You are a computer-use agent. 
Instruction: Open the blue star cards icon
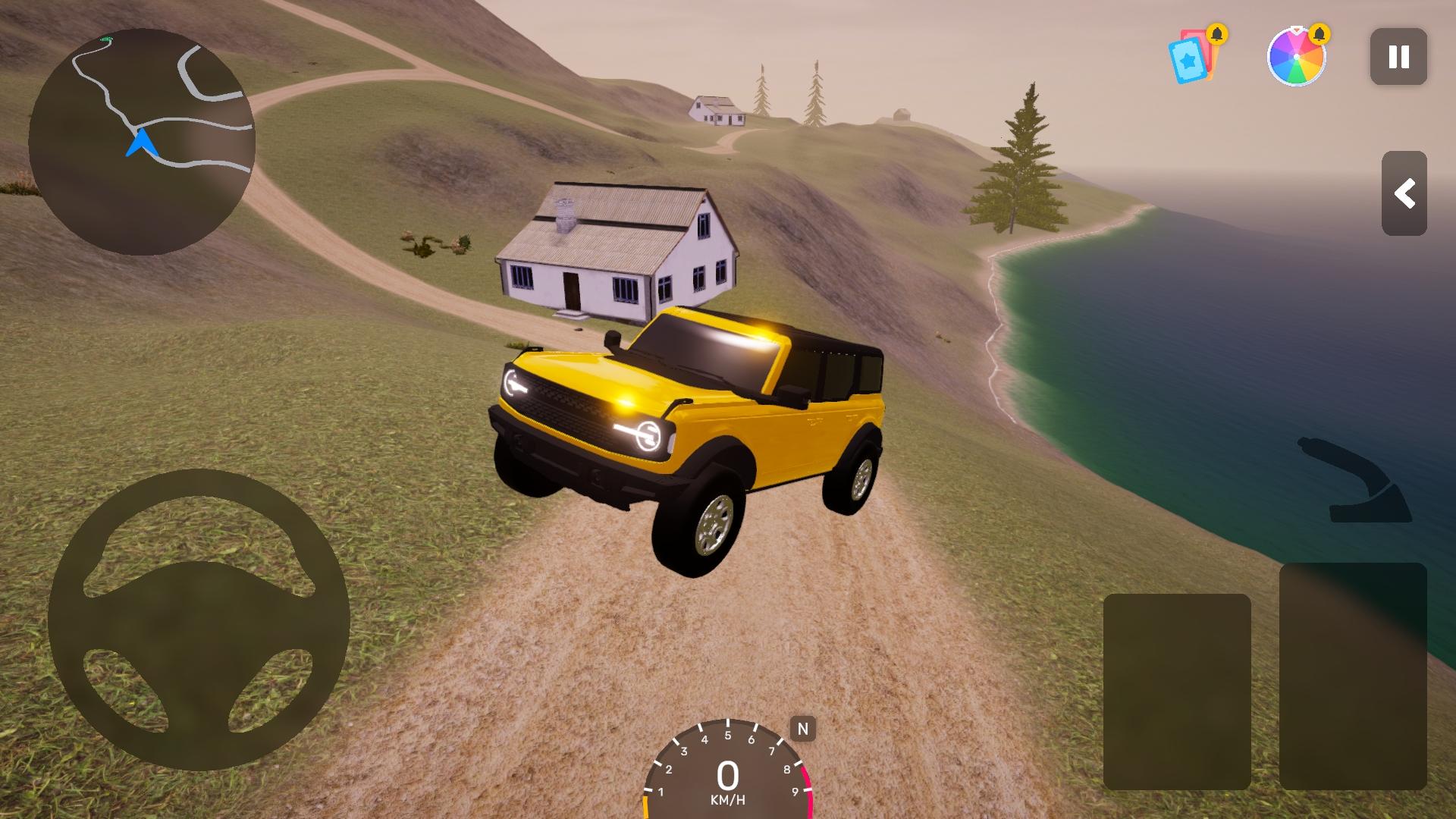(1191, 57)
